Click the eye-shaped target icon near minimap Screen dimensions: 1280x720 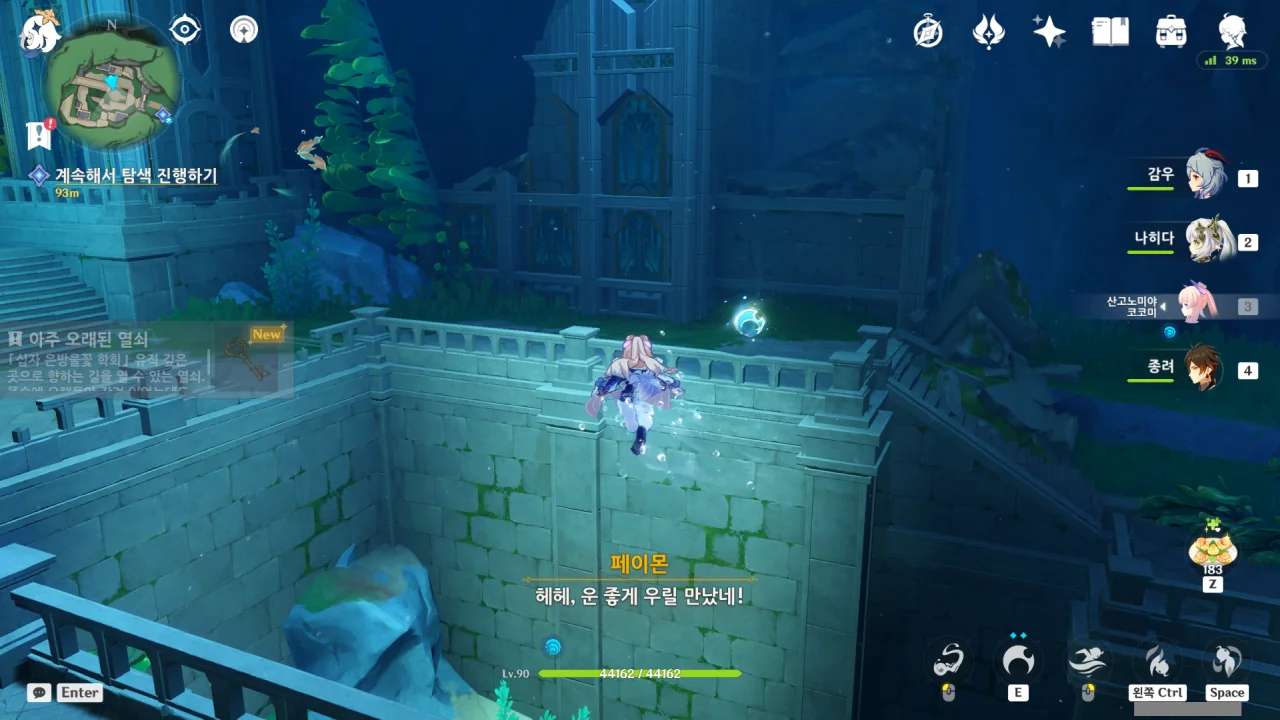(x=185, y=30)
